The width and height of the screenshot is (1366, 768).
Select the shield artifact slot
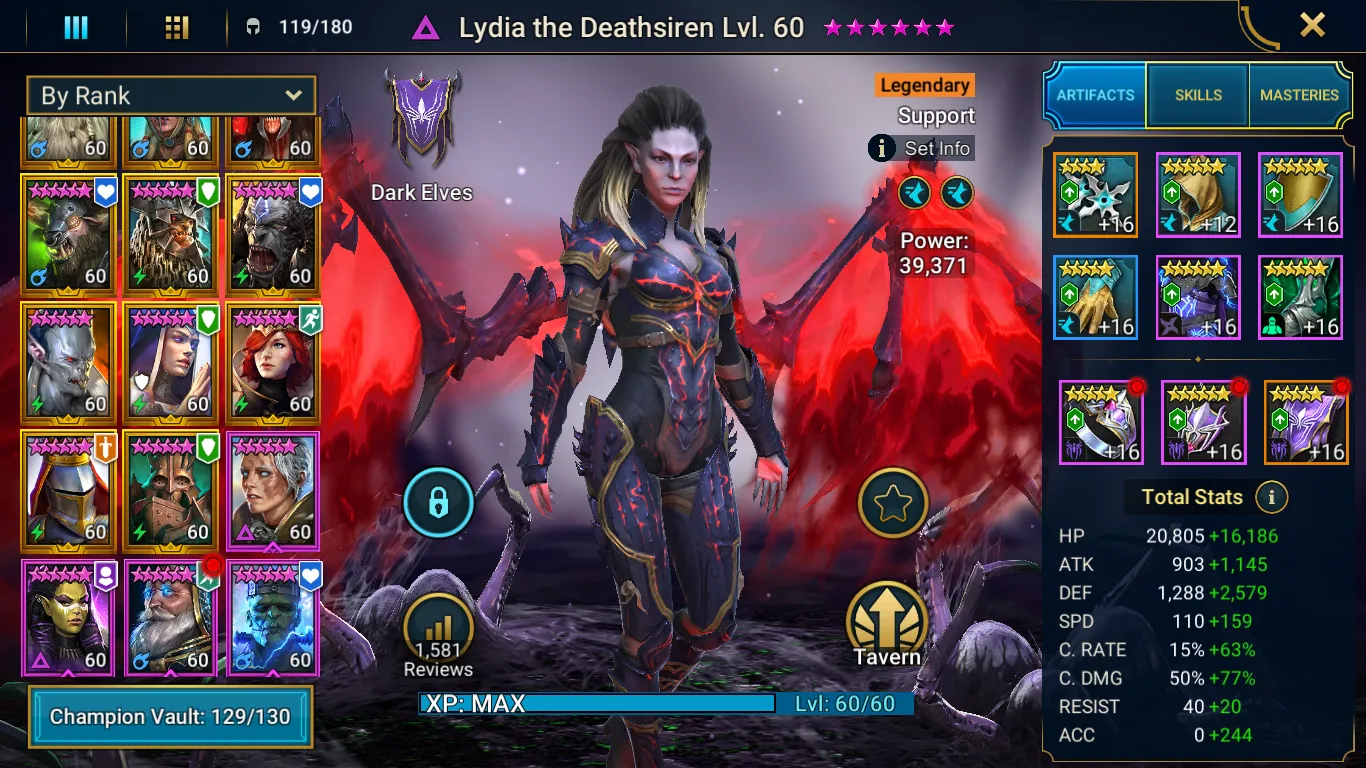pyautogui.click(x=1300, y=195)
